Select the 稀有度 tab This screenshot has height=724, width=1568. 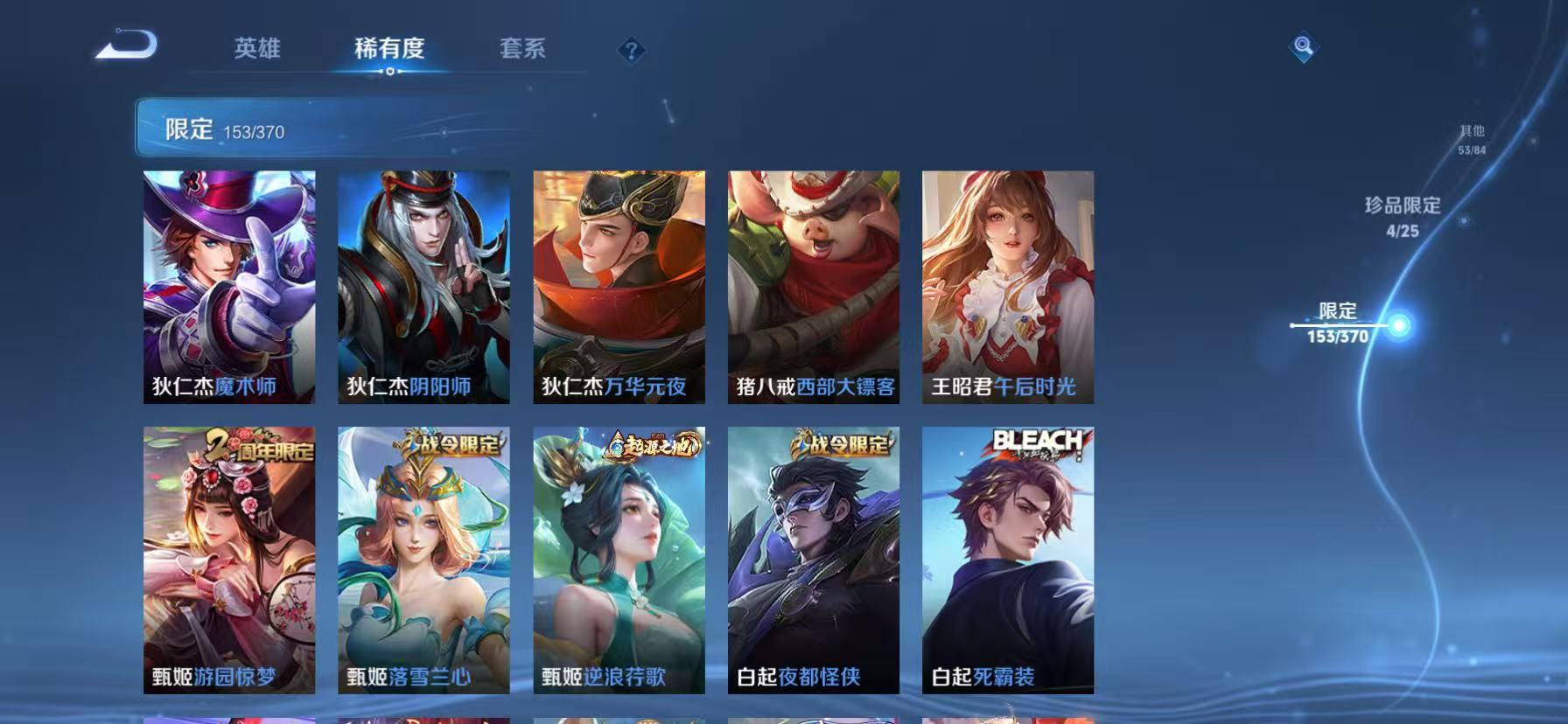coord(390,50)
